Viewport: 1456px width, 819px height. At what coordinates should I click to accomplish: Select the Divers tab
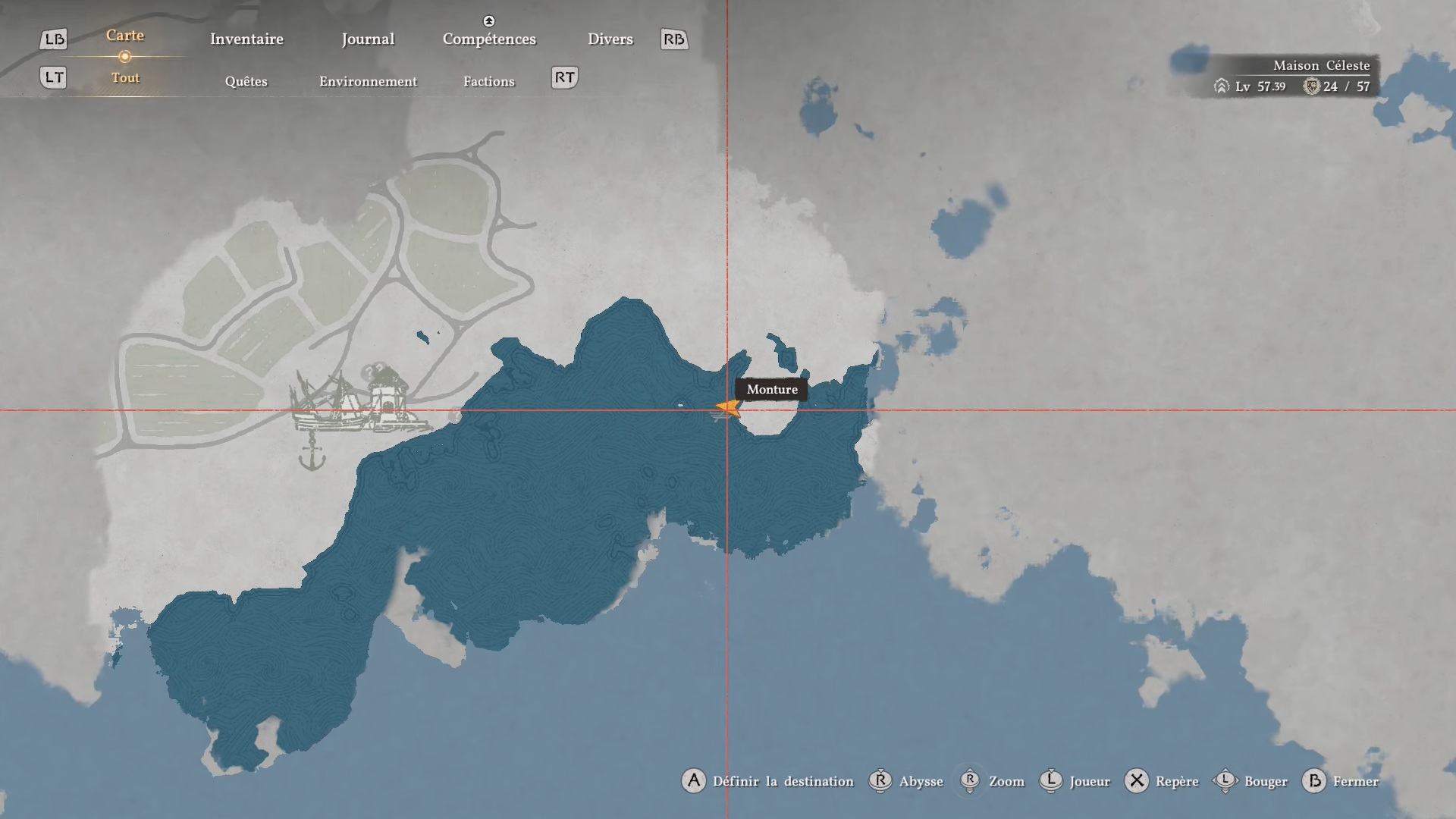610,39
